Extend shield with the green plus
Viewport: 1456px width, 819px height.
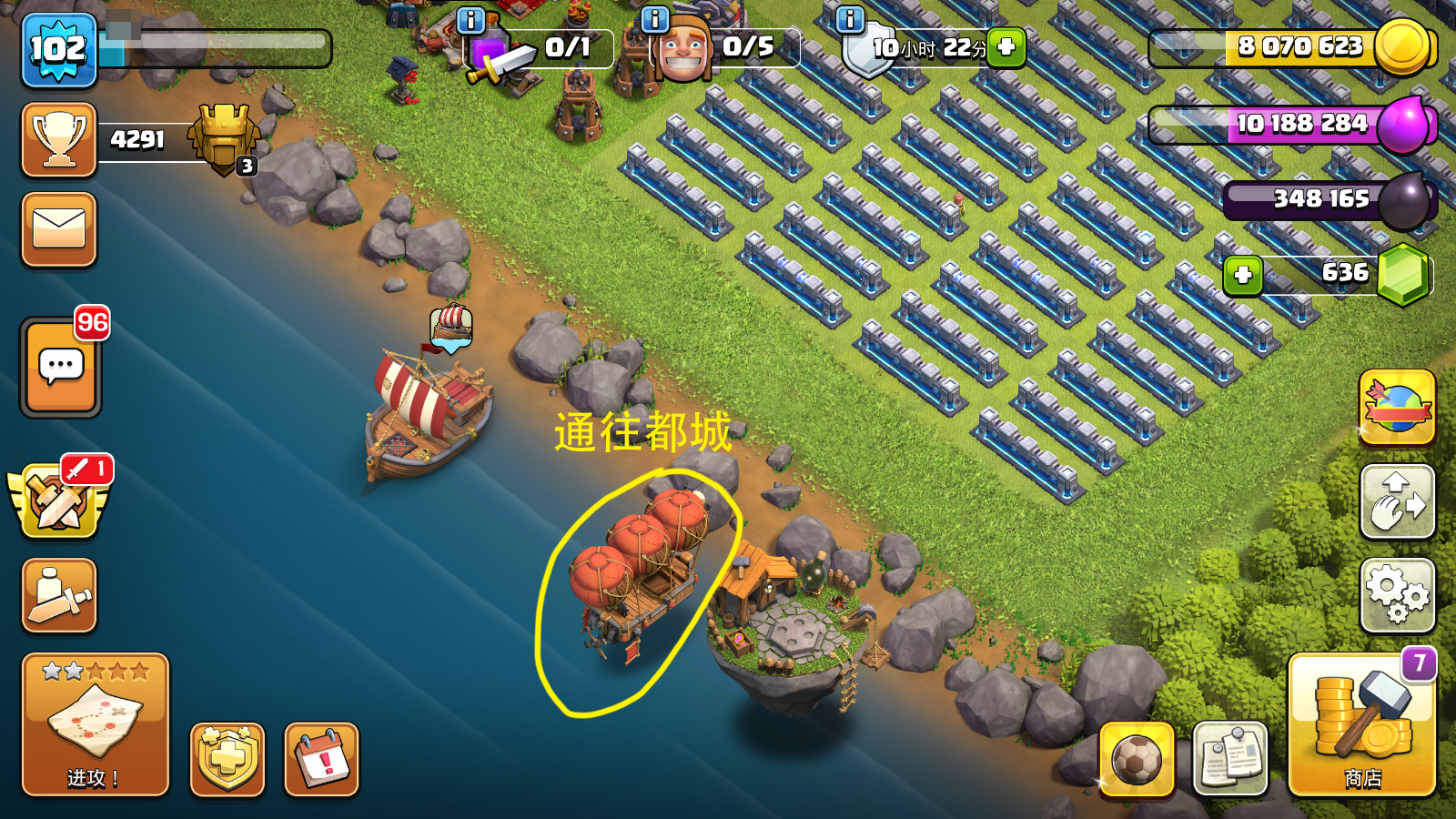tap(1006, 47)
